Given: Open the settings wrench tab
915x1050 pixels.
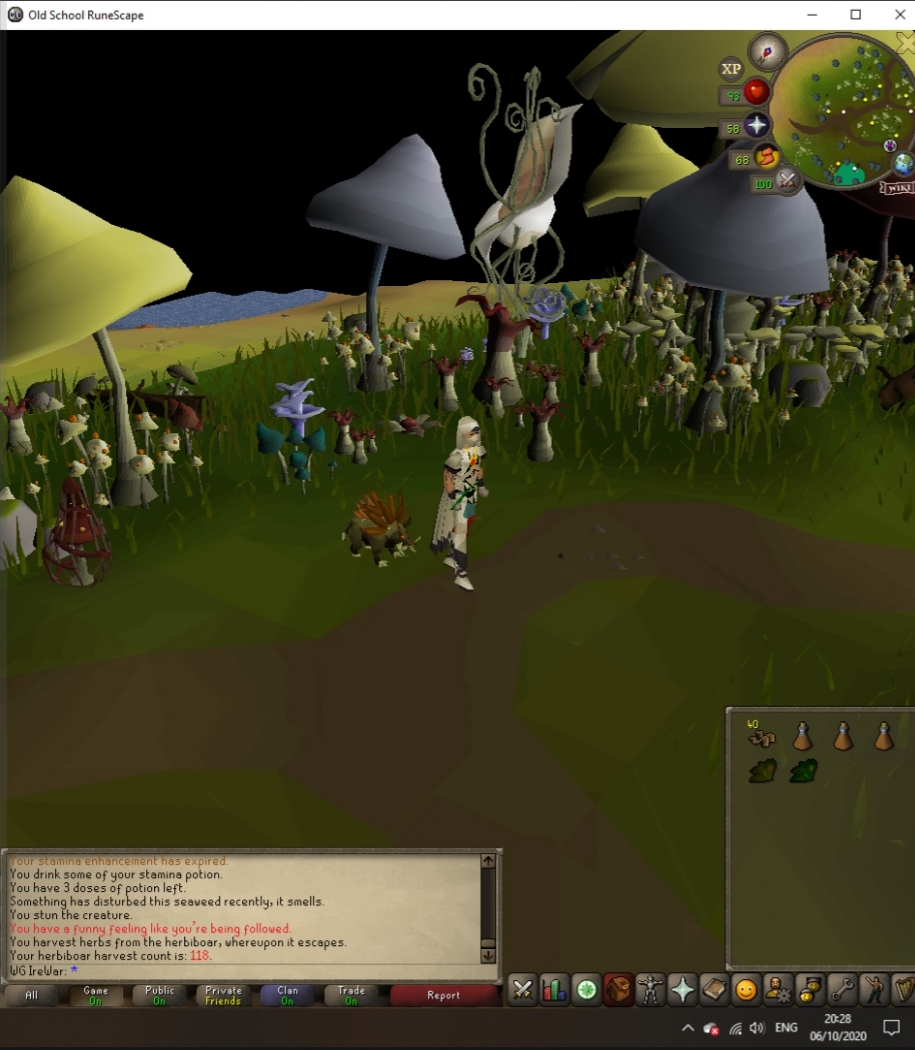Looking at the screenshot, I should pyautogui.click(x=842, y=990).
